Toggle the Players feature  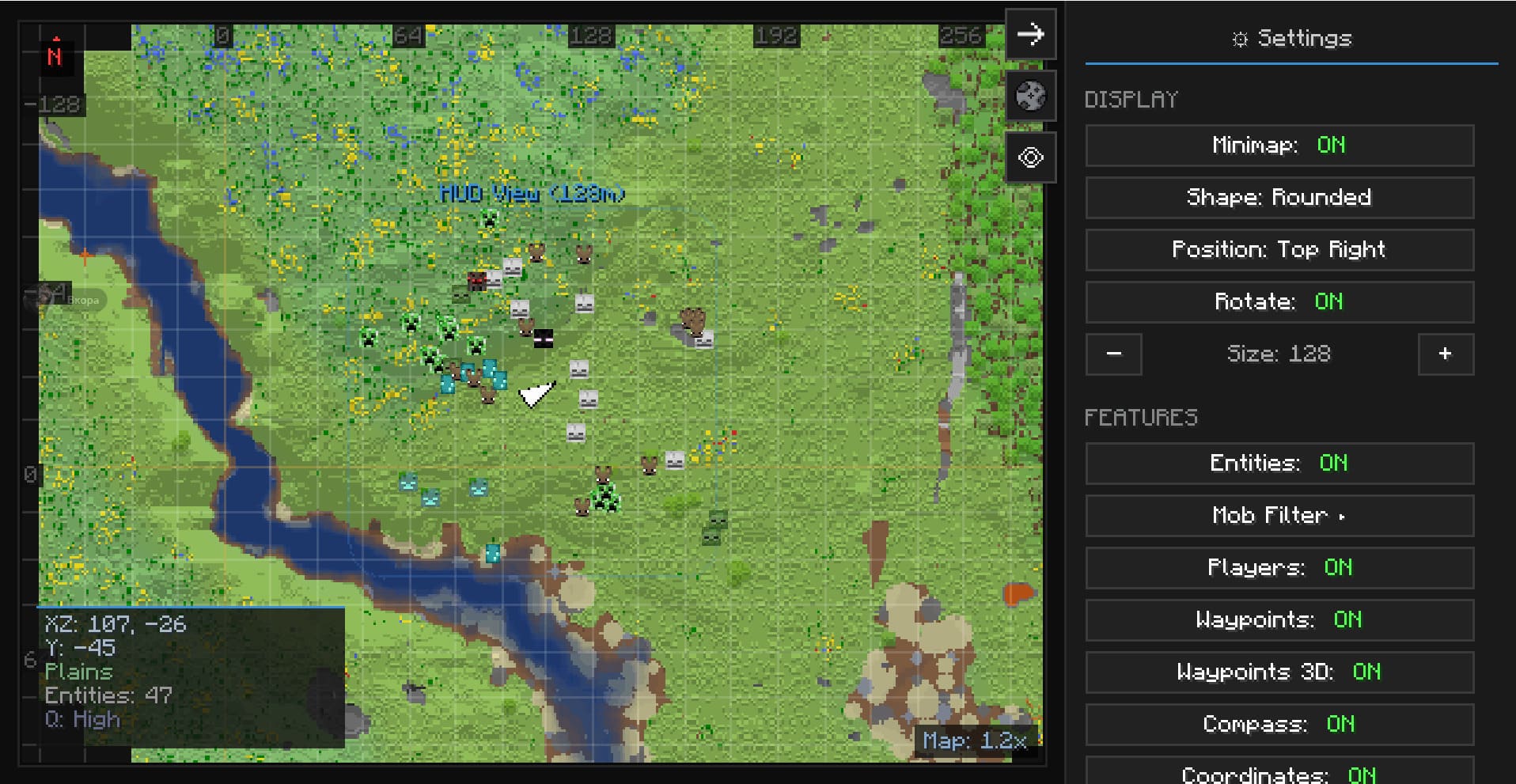pos(1279,568)
